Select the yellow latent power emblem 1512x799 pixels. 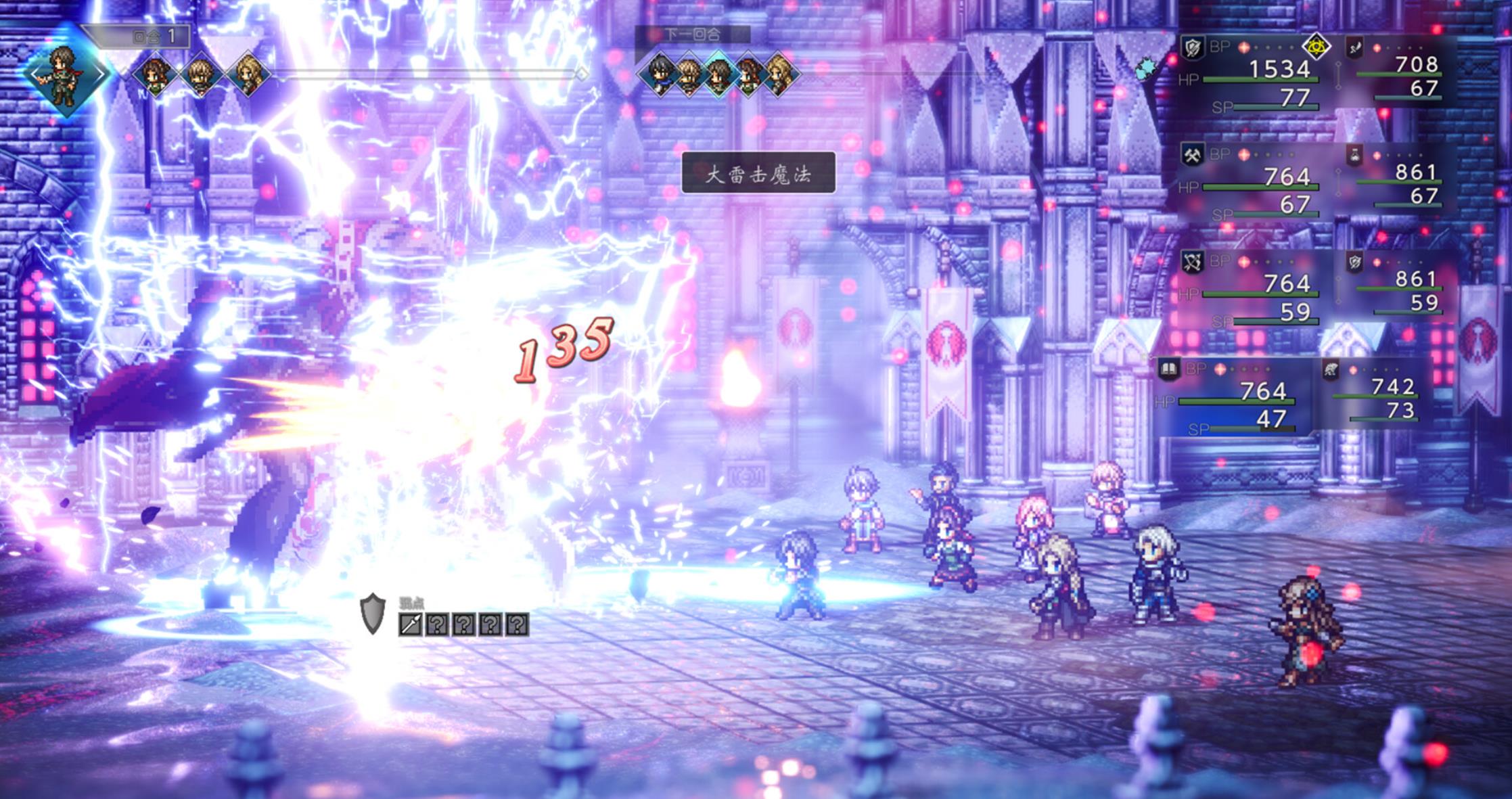pyautogui.click(x=1316, y=46)
